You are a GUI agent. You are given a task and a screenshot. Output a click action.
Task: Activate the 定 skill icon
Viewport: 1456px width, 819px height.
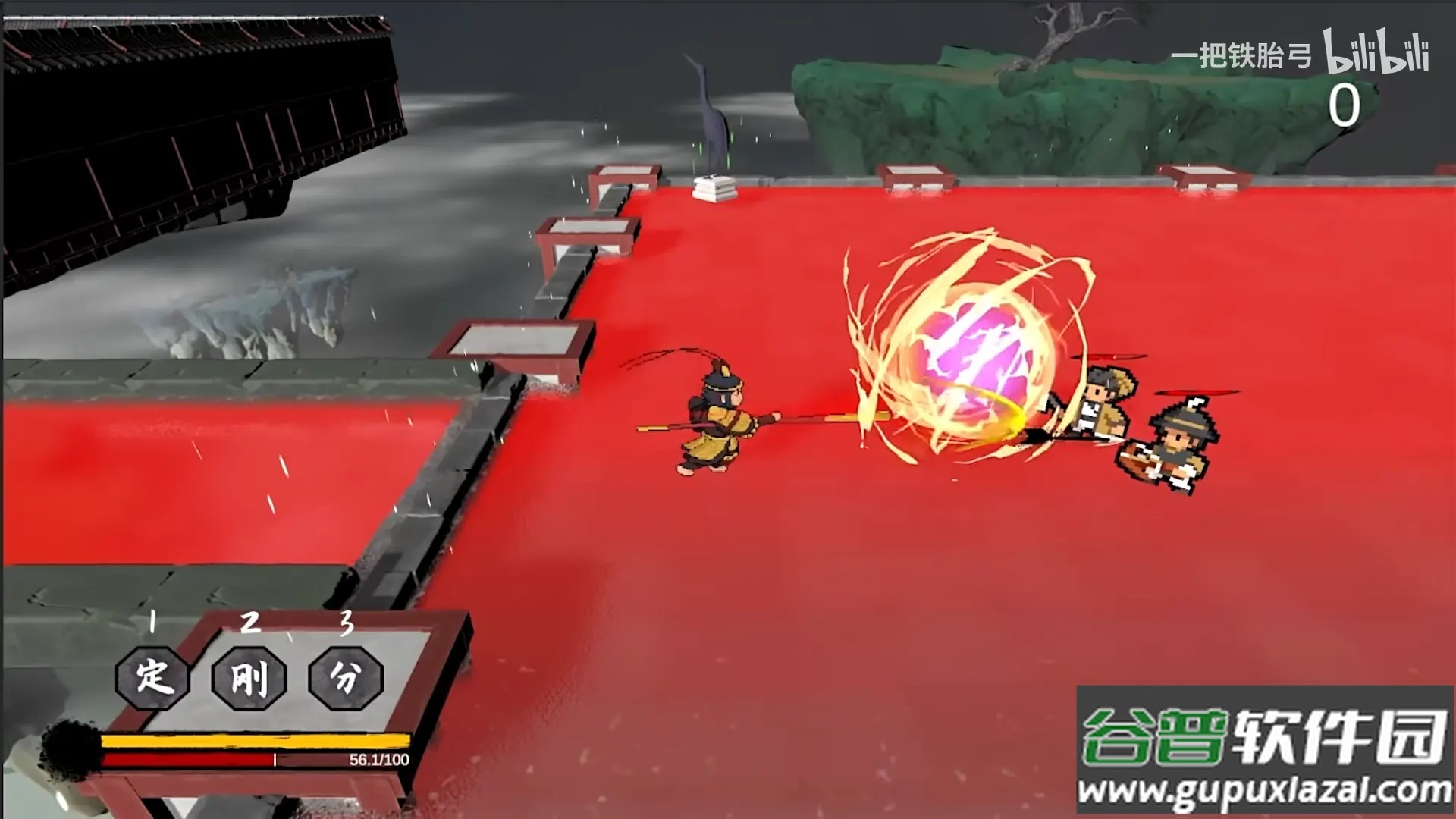pyautogui.click(x=152, y=676)
